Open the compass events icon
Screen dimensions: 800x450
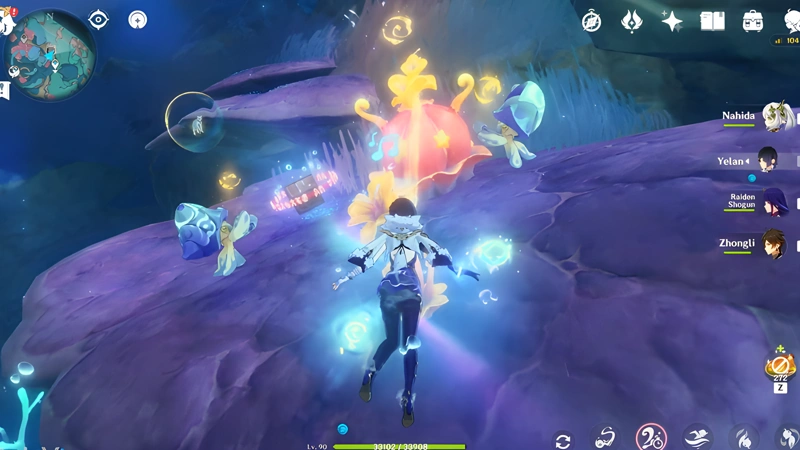[x=592, y=19]
